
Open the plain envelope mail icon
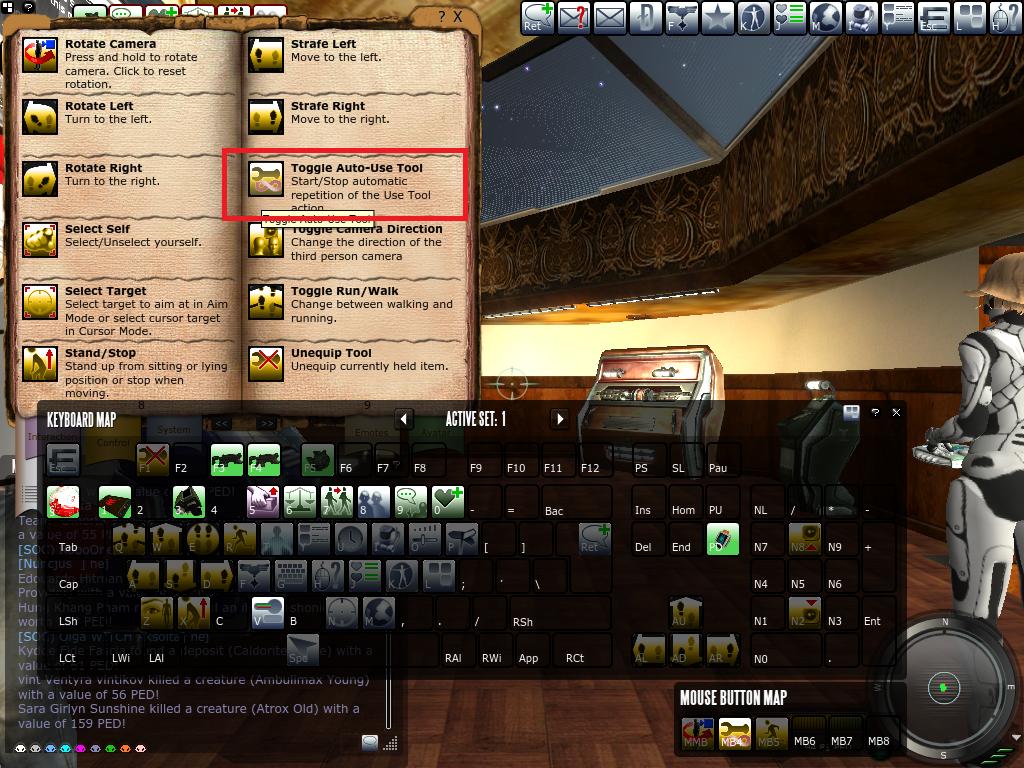[x=609, y=17]
